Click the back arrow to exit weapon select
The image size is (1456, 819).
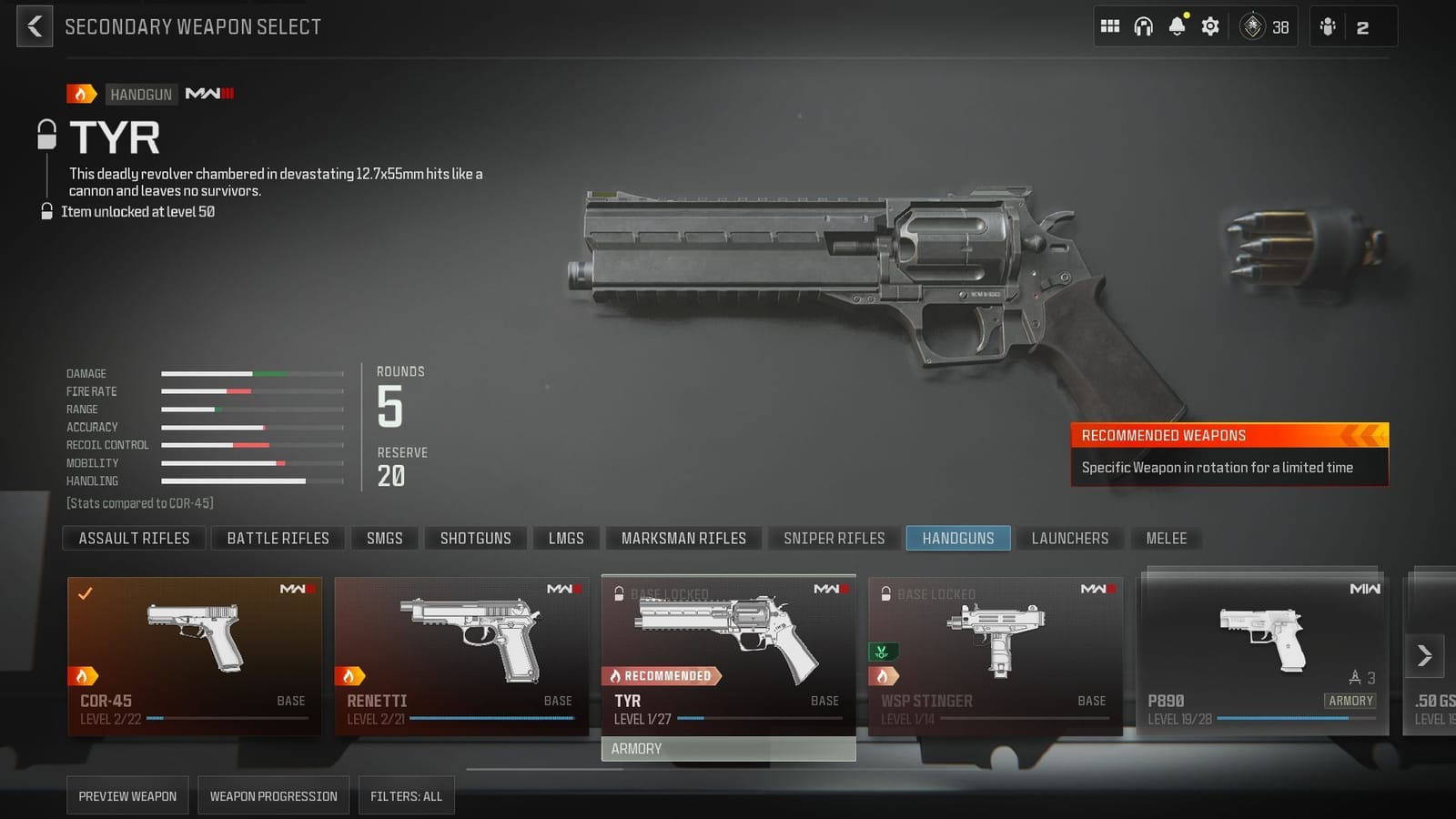(x=35, y=26)
